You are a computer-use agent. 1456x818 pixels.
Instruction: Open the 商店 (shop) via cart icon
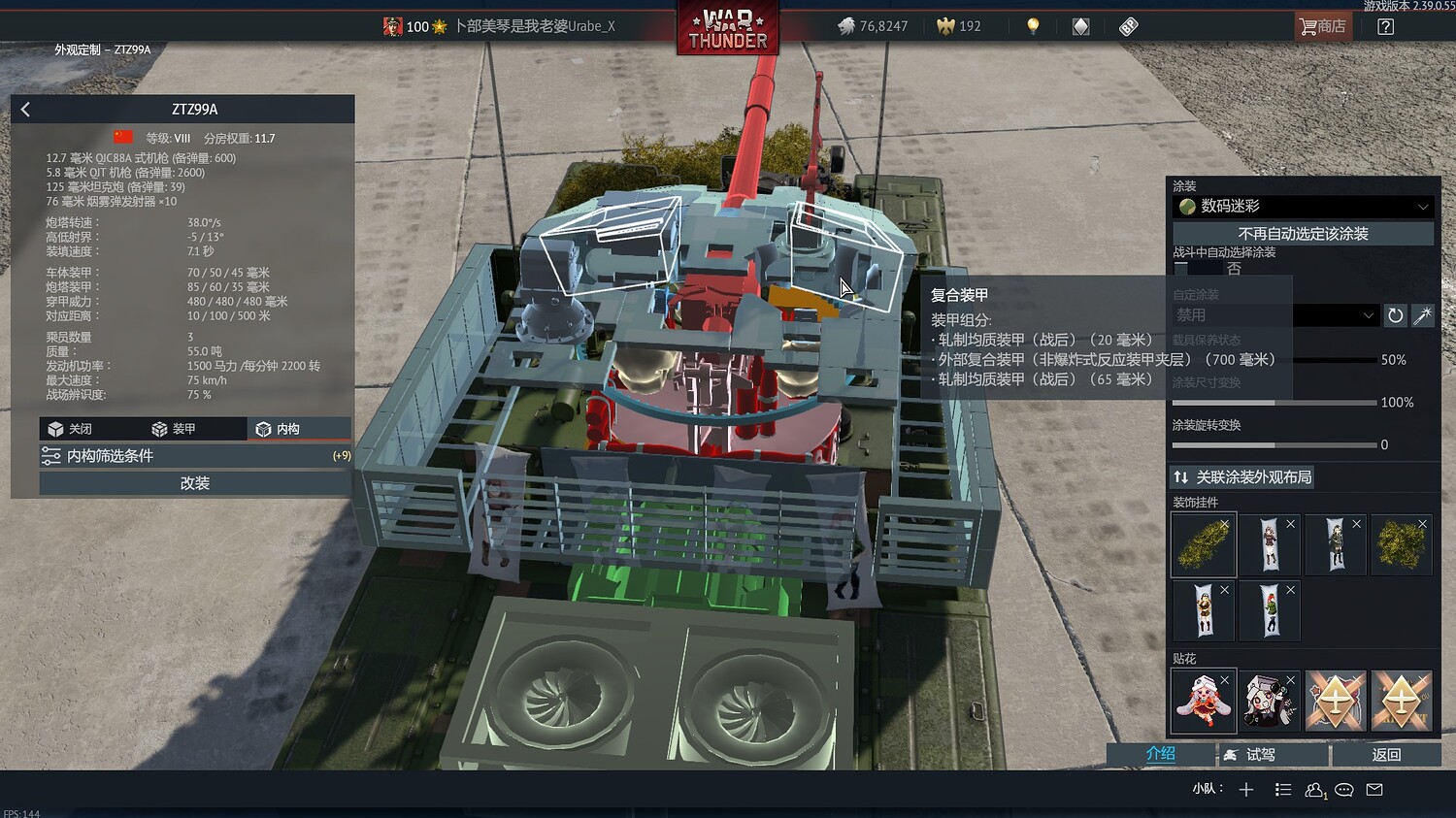(1322, 26)
